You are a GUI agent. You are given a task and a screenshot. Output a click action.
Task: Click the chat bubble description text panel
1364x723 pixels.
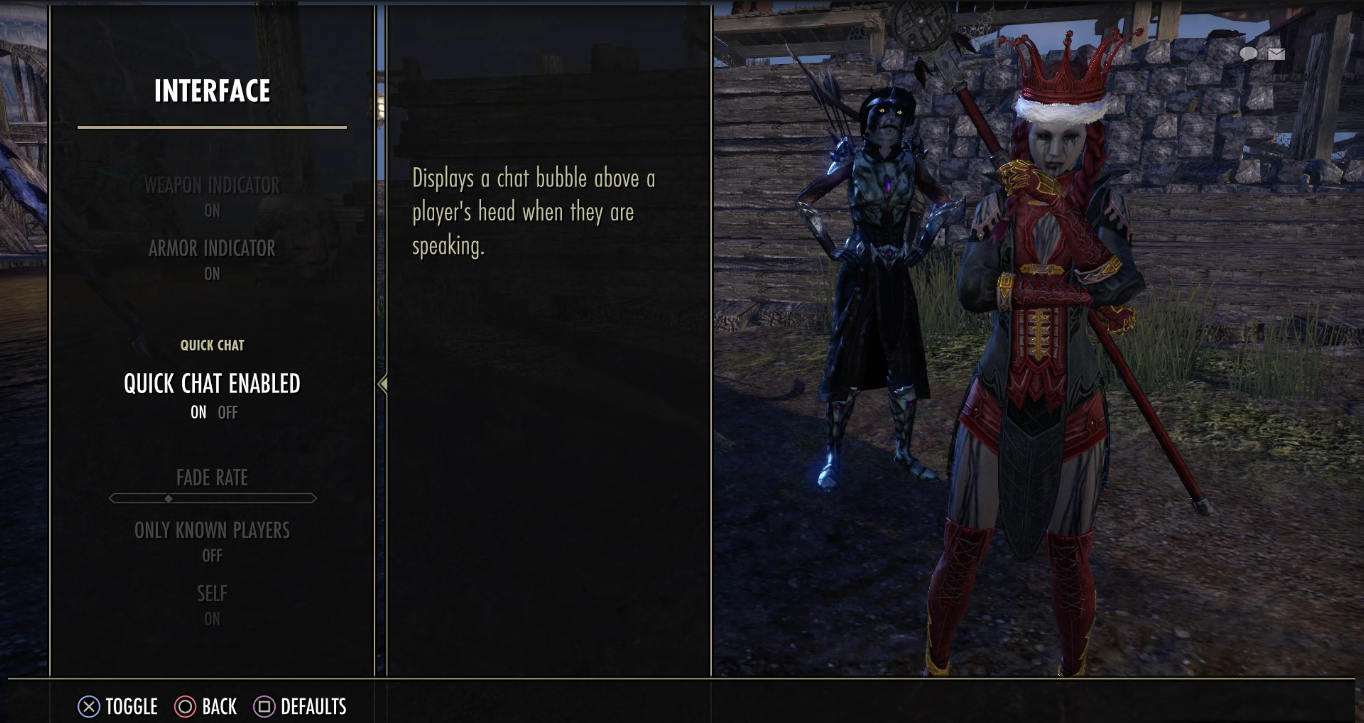tap(535, 212)
